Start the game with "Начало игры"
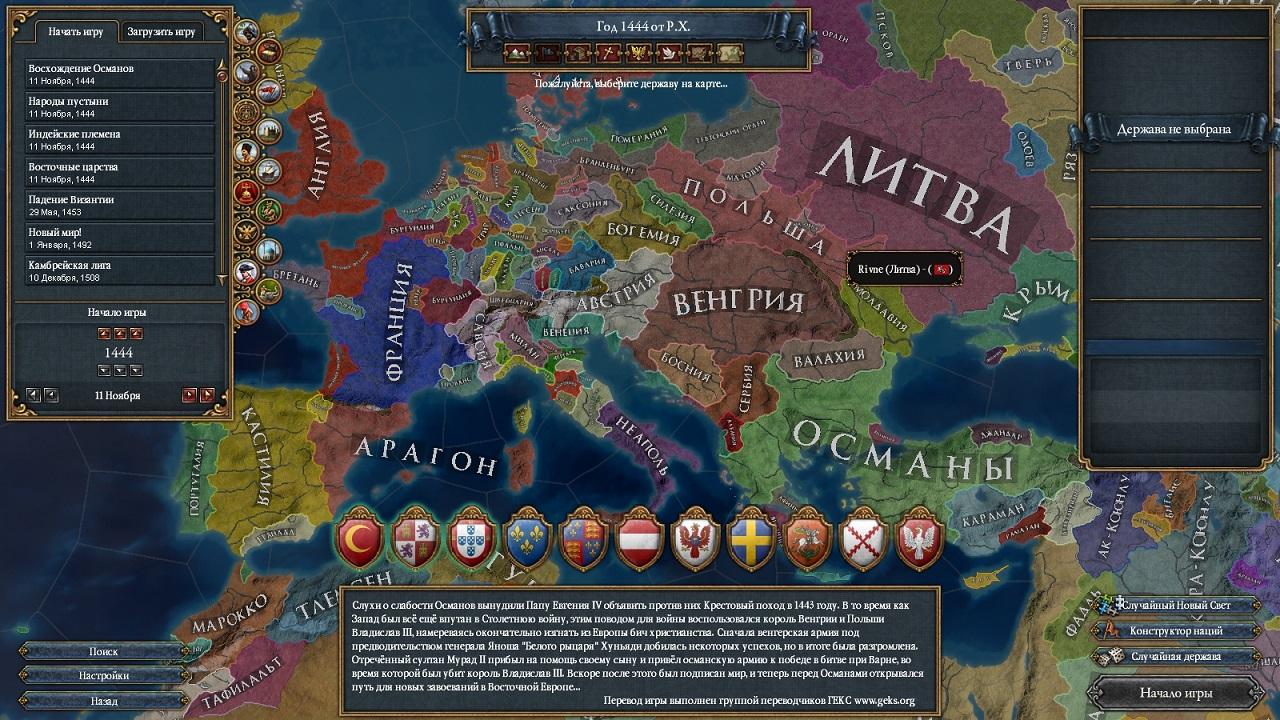Image resolution: width=1280 pixels, height=720 pixels. pos(1176,692)
